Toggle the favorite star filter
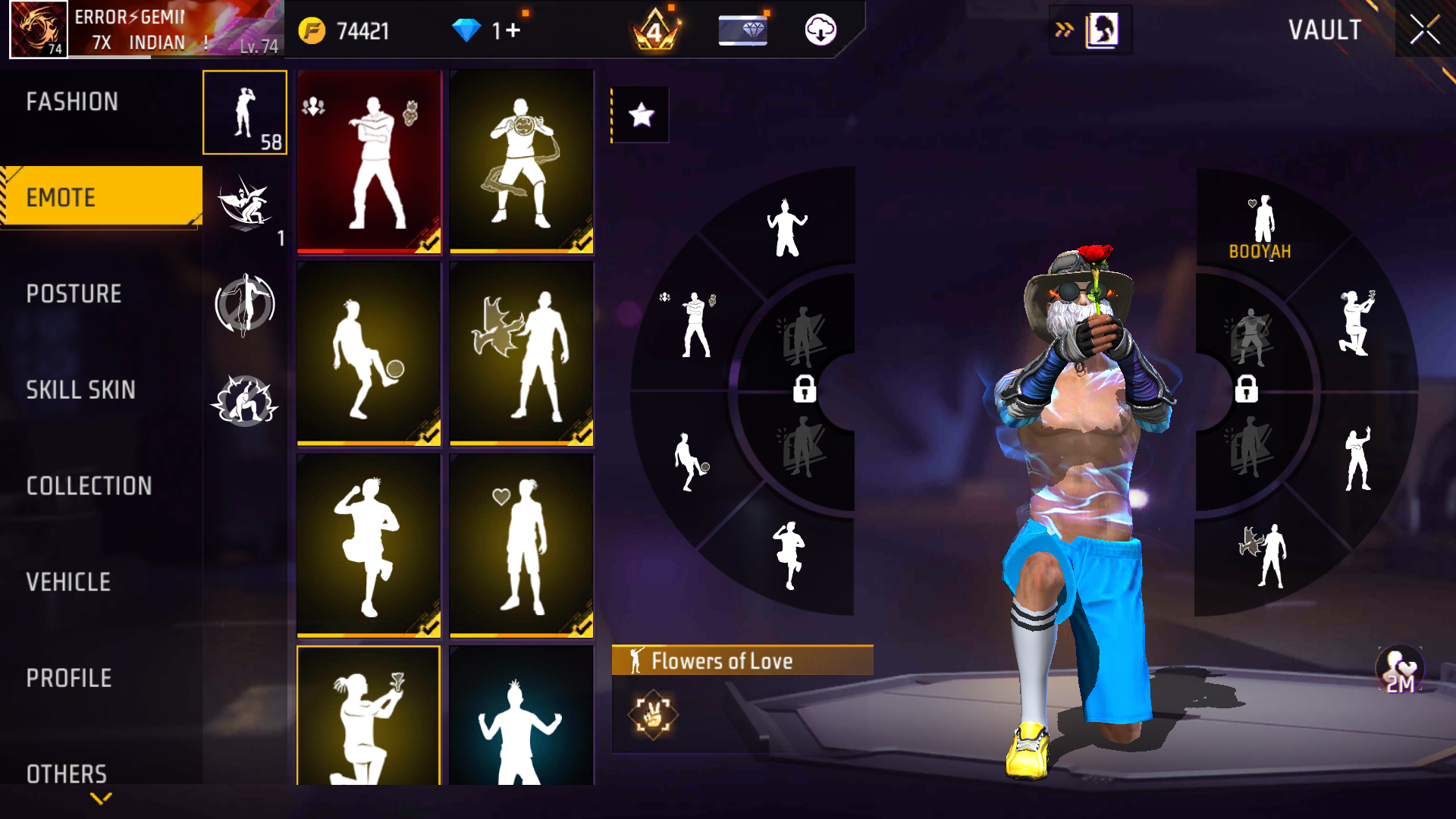The image size is (1456, 819). (641, 115)
